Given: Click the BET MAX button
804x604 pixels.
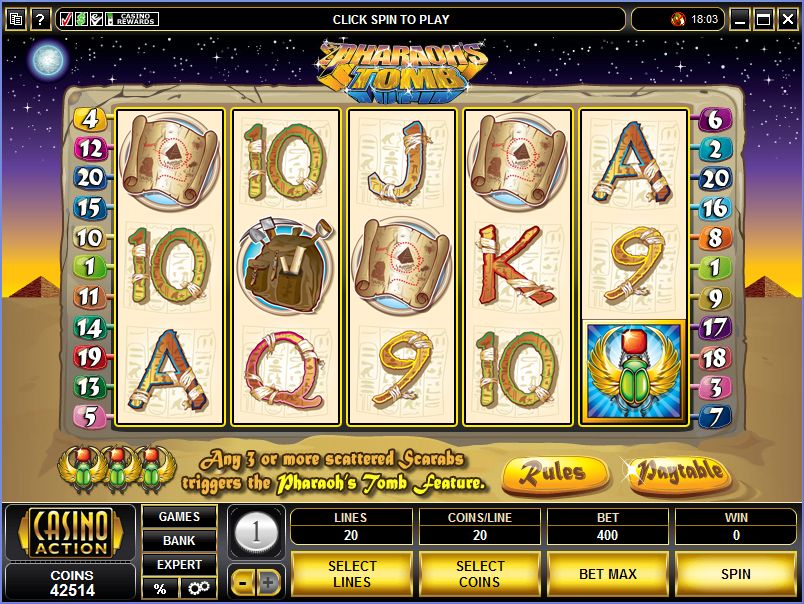Looking at the screenshot, I should click(x=607, y=574).
